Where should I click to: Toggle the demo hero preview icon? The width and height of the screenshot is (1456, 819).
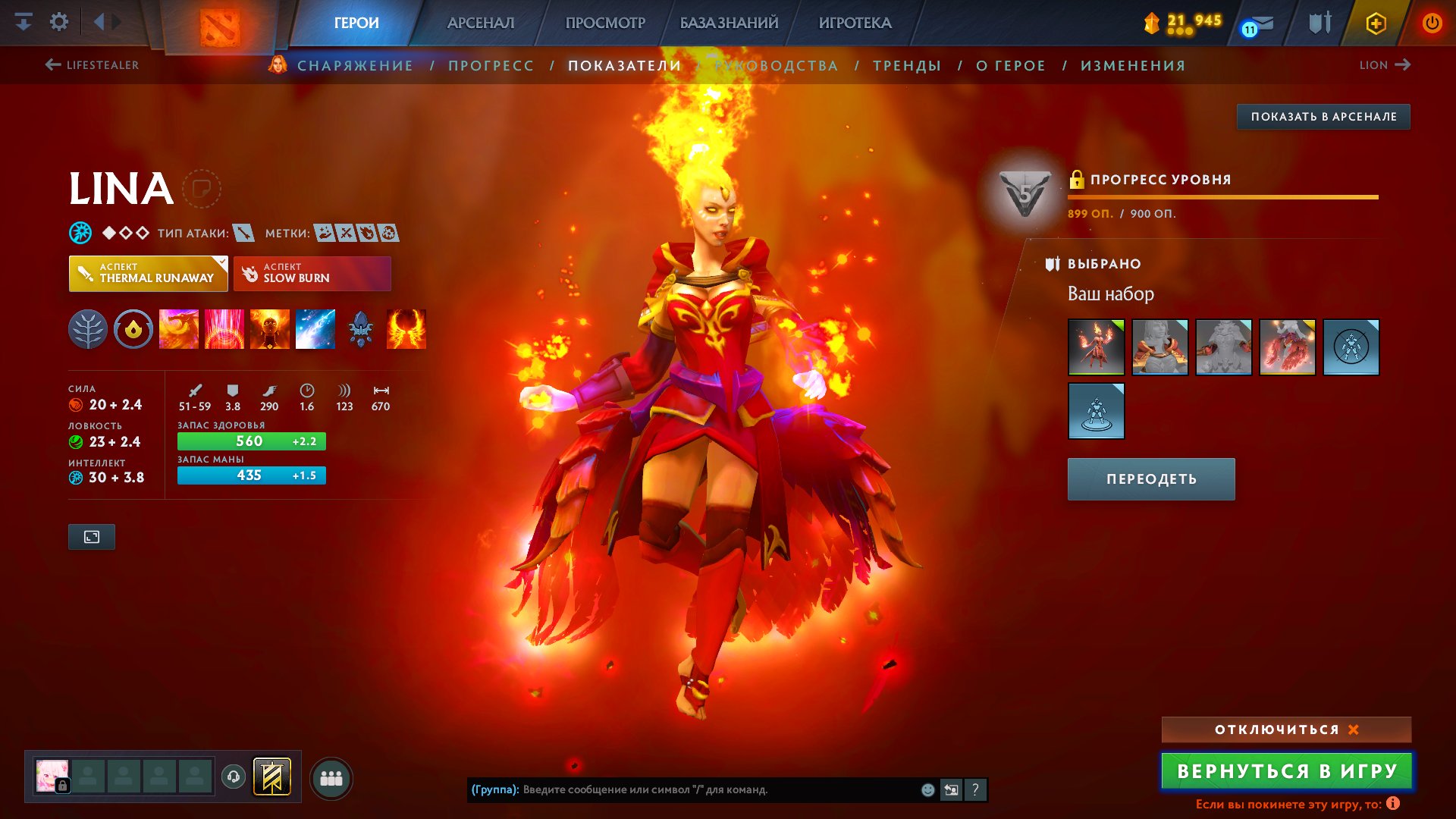91,537
